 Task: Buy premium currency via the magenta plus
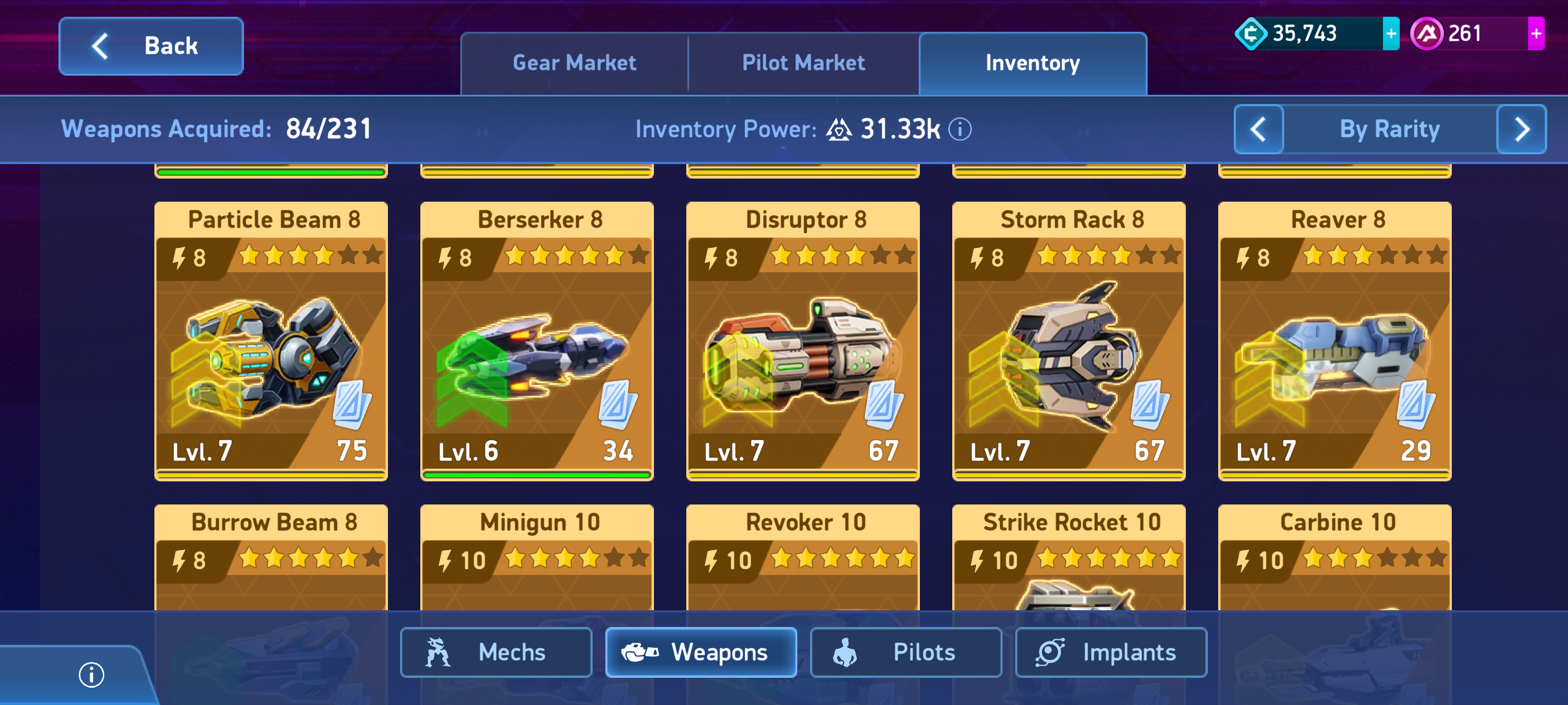pyautogui.click(x=1536, y=34)
